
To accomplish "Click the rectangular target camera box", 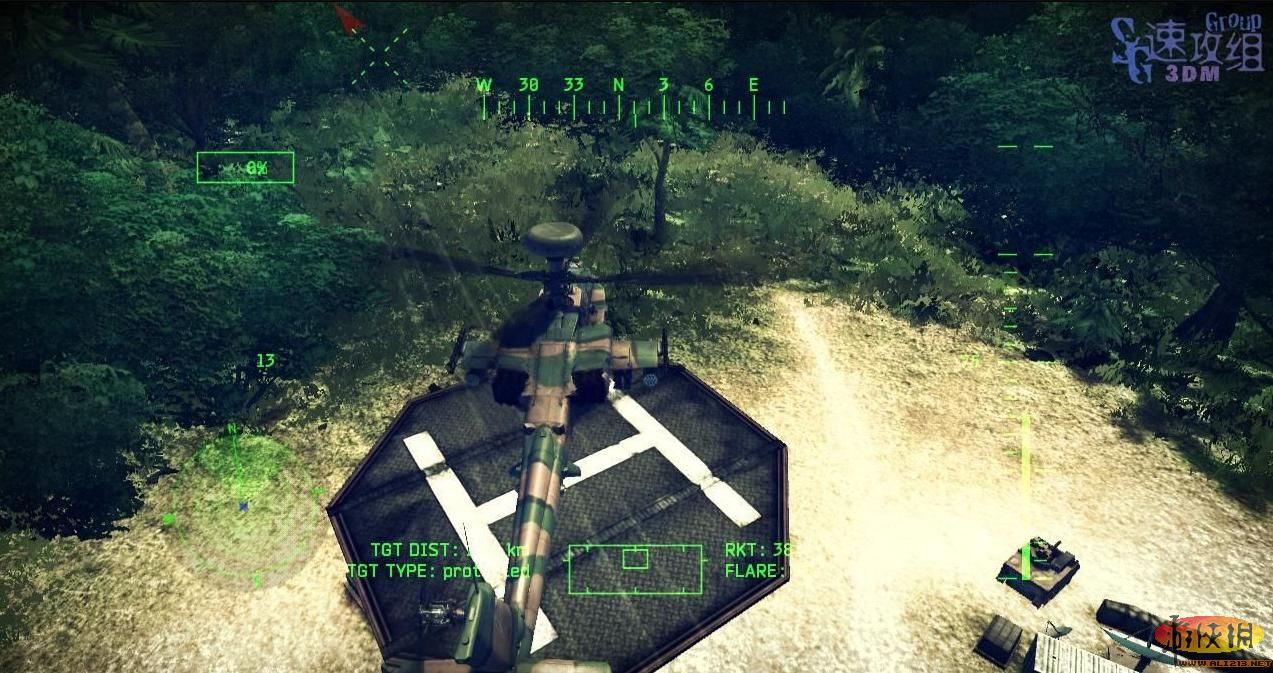I will pyautogui.click(x=635, y=568).
